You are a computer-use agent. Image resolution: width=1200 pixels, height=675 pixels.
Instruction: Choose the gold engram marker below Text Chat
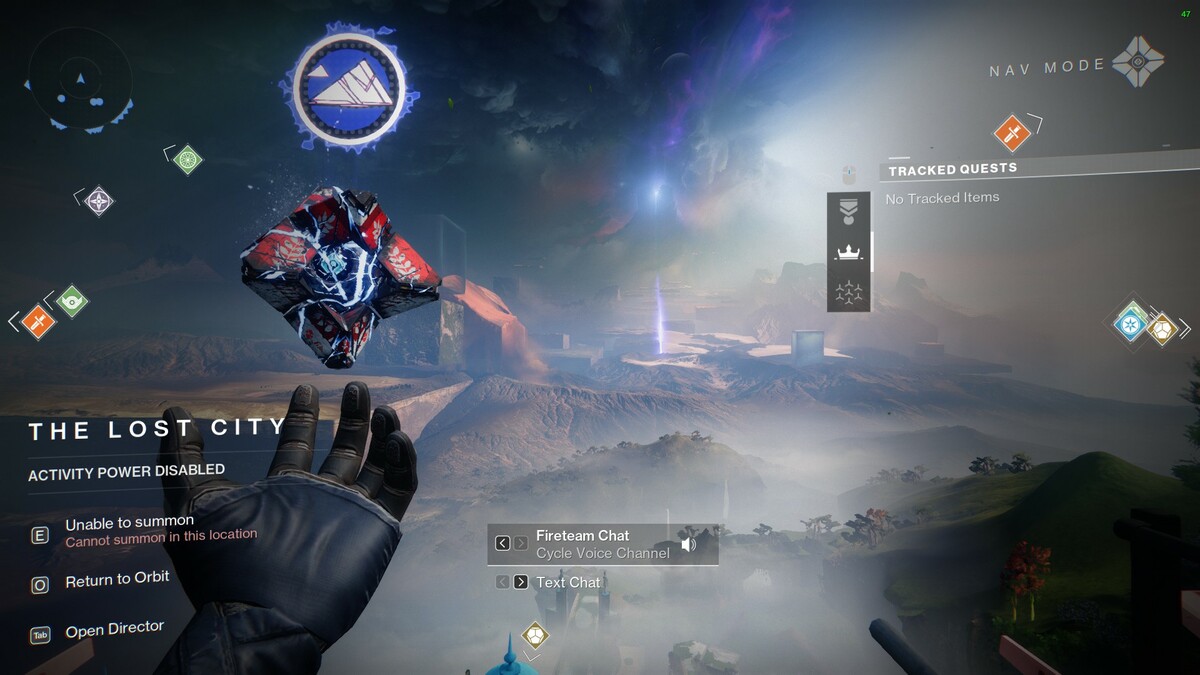point(535,635)
